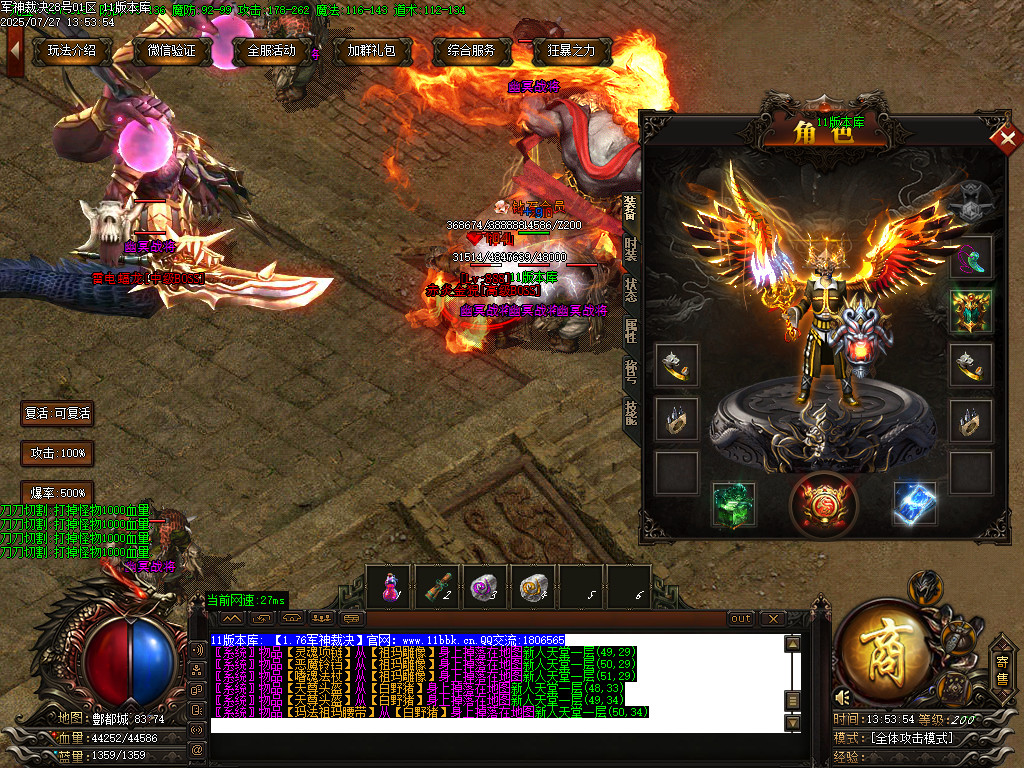This screenshot has height=768, width=1024.
Task: Open the 寄售 consignment button
Action: [1001, 670]
